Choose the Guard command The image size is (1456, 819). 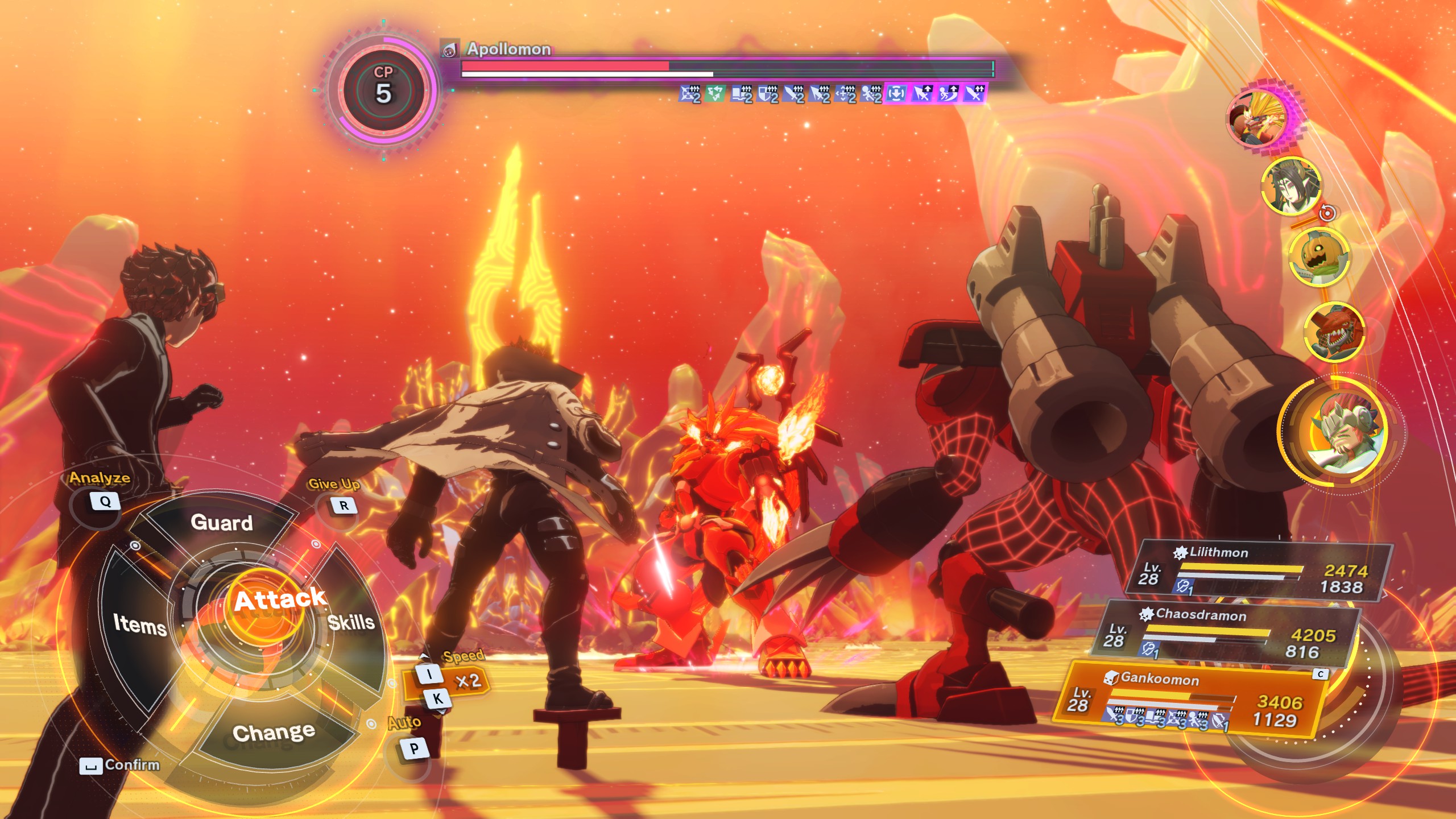(221, 522)
